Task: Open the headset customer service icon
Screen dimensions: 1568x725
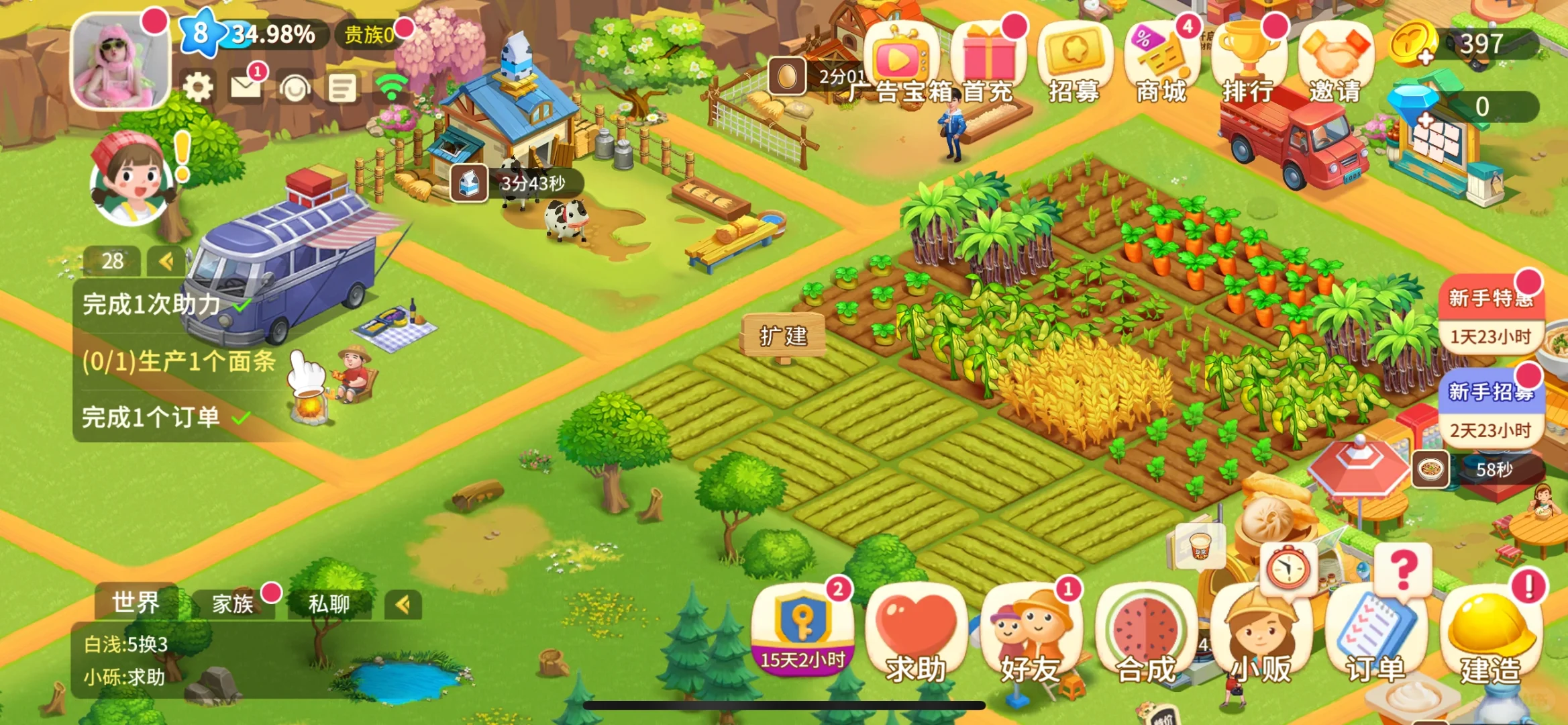Action: point(295,88)
